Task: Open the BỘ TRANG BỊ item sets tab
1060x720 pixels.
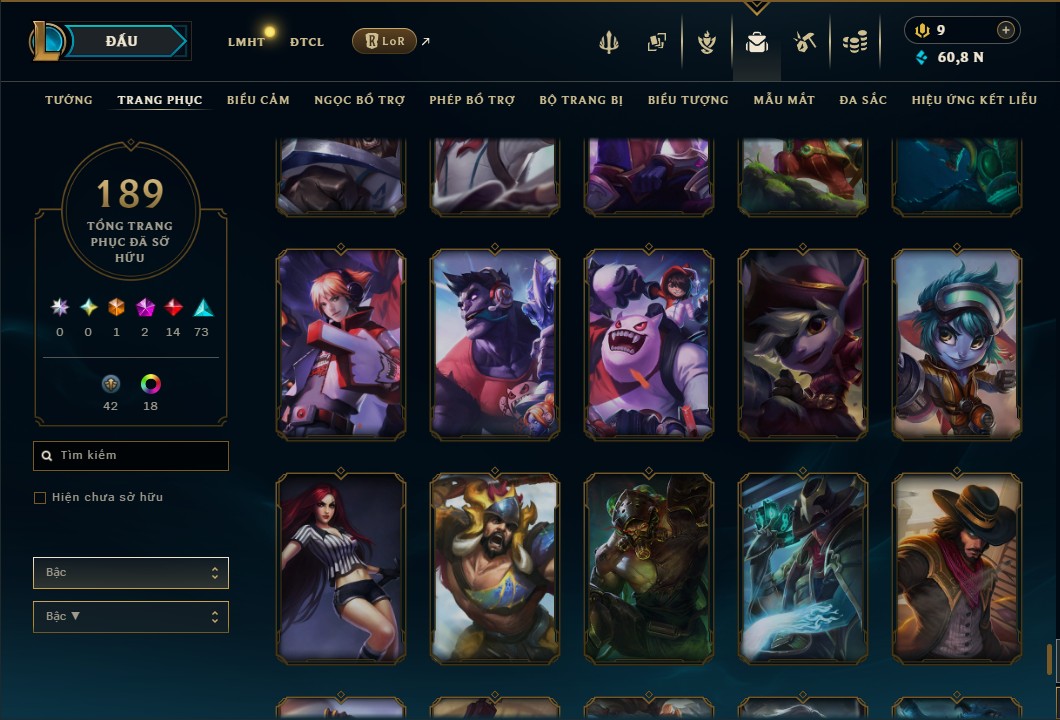Action: pos(581,100)
